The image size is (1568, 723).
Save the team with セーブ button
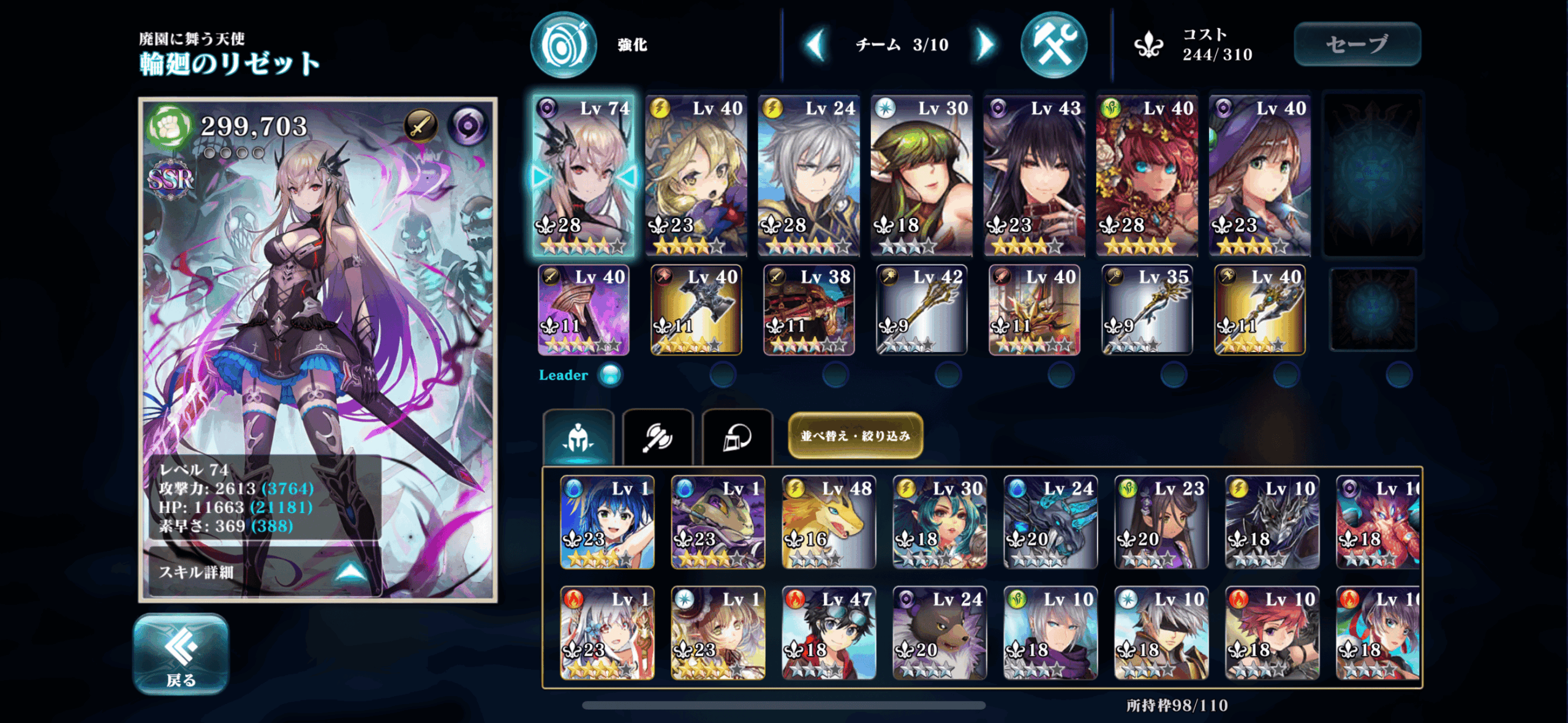tap(1357, 44)
